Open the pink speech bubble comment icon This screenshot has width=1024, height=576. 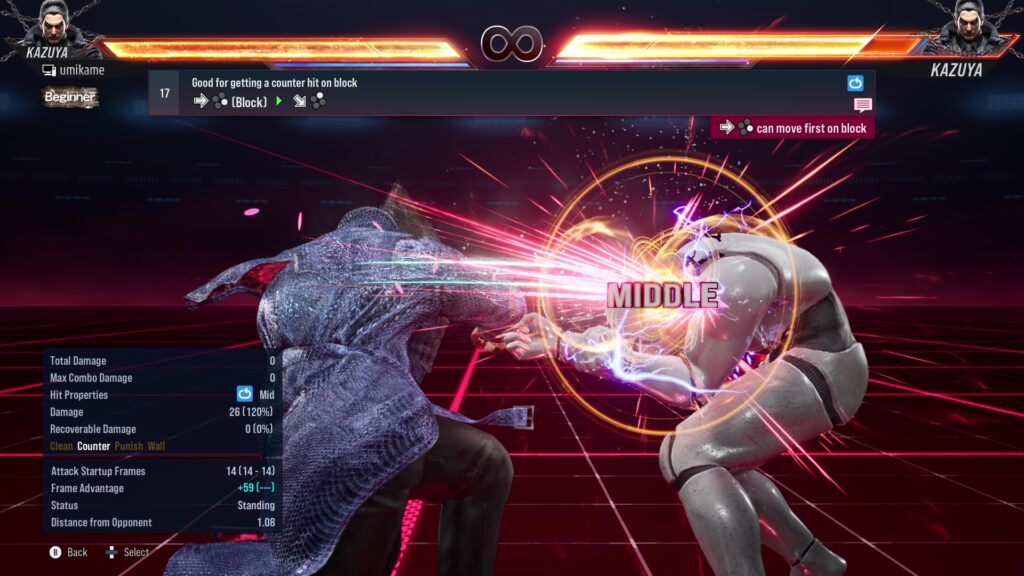click(862, 105)
